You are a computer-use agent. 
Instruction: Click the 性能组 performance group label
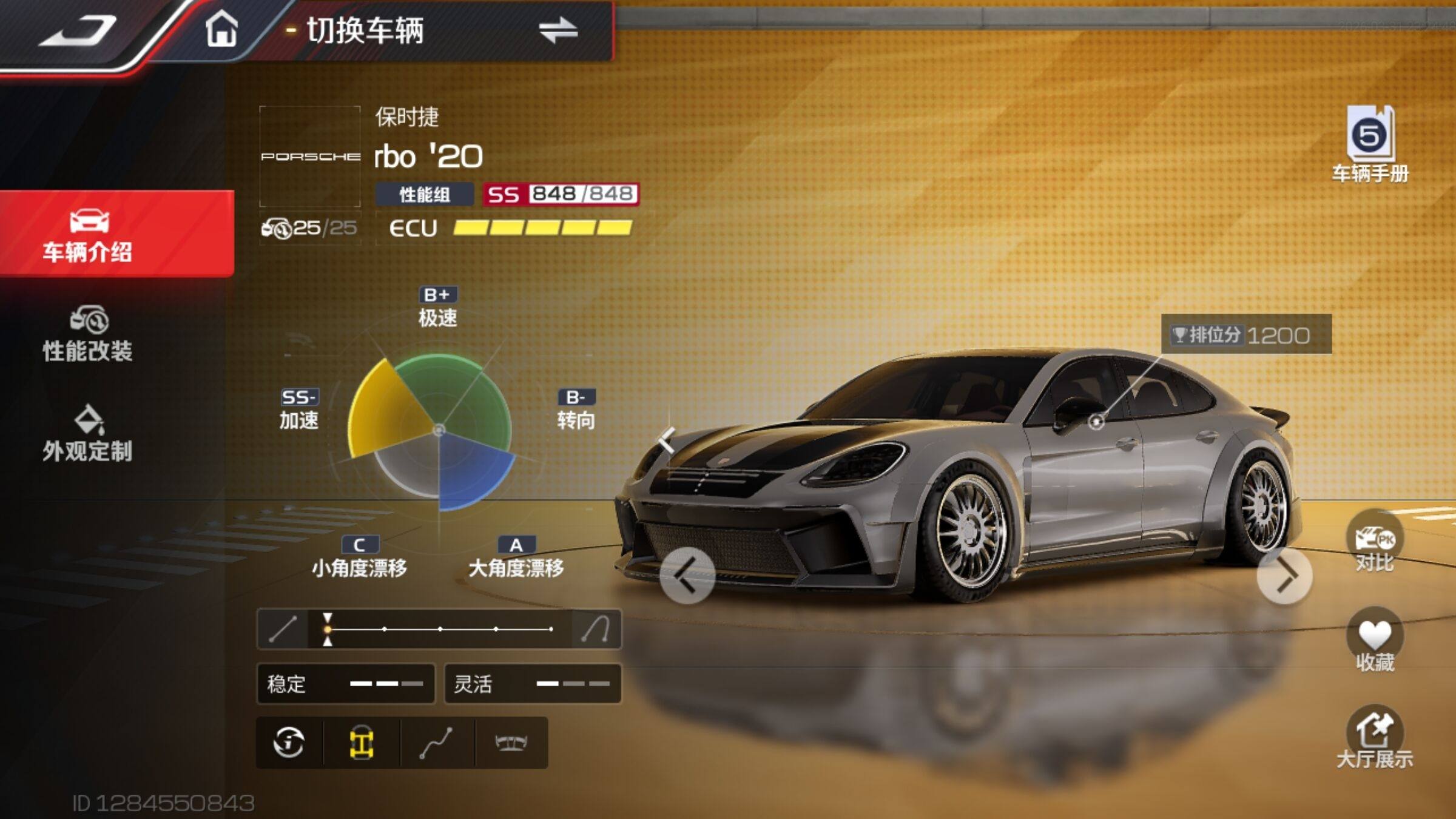pos(425,195)
